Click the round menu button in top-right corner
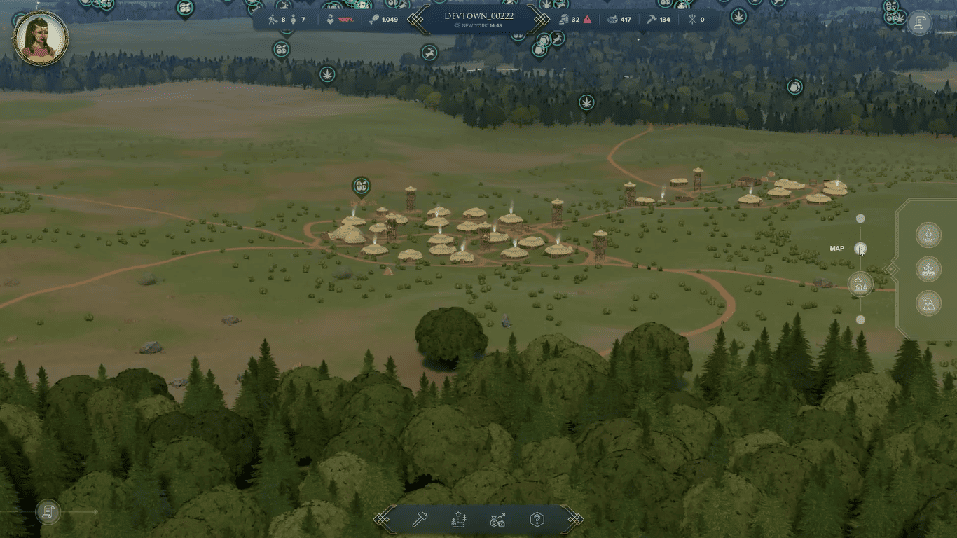The height and width of the screenshot is (538, 957). pos(919,22)
